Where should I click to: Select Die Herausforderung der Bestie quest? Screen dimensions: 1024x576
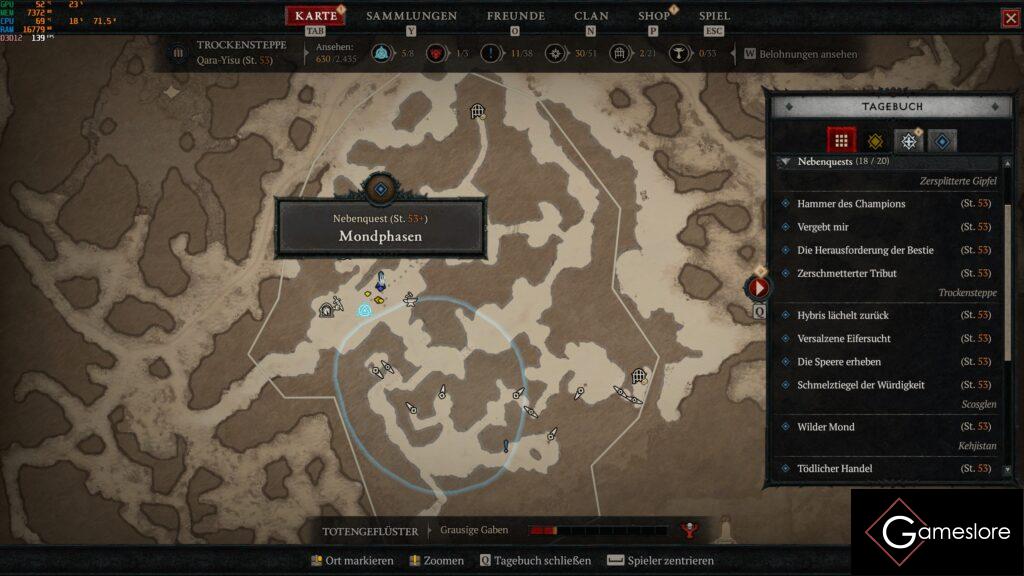pyautogui.click(x=865, y=250)
